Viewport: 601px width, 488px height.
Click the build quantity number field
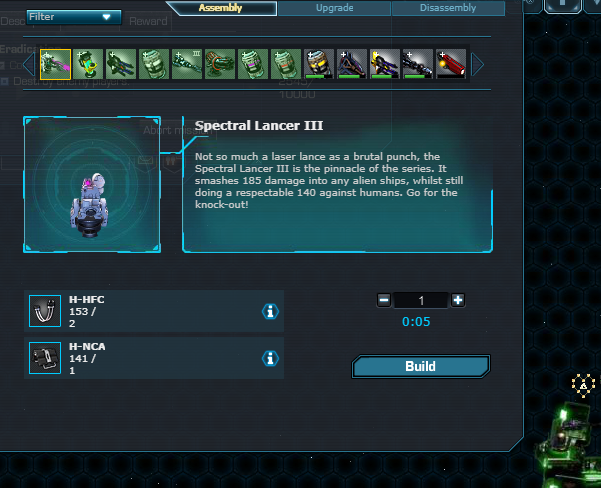click(421, 300)
